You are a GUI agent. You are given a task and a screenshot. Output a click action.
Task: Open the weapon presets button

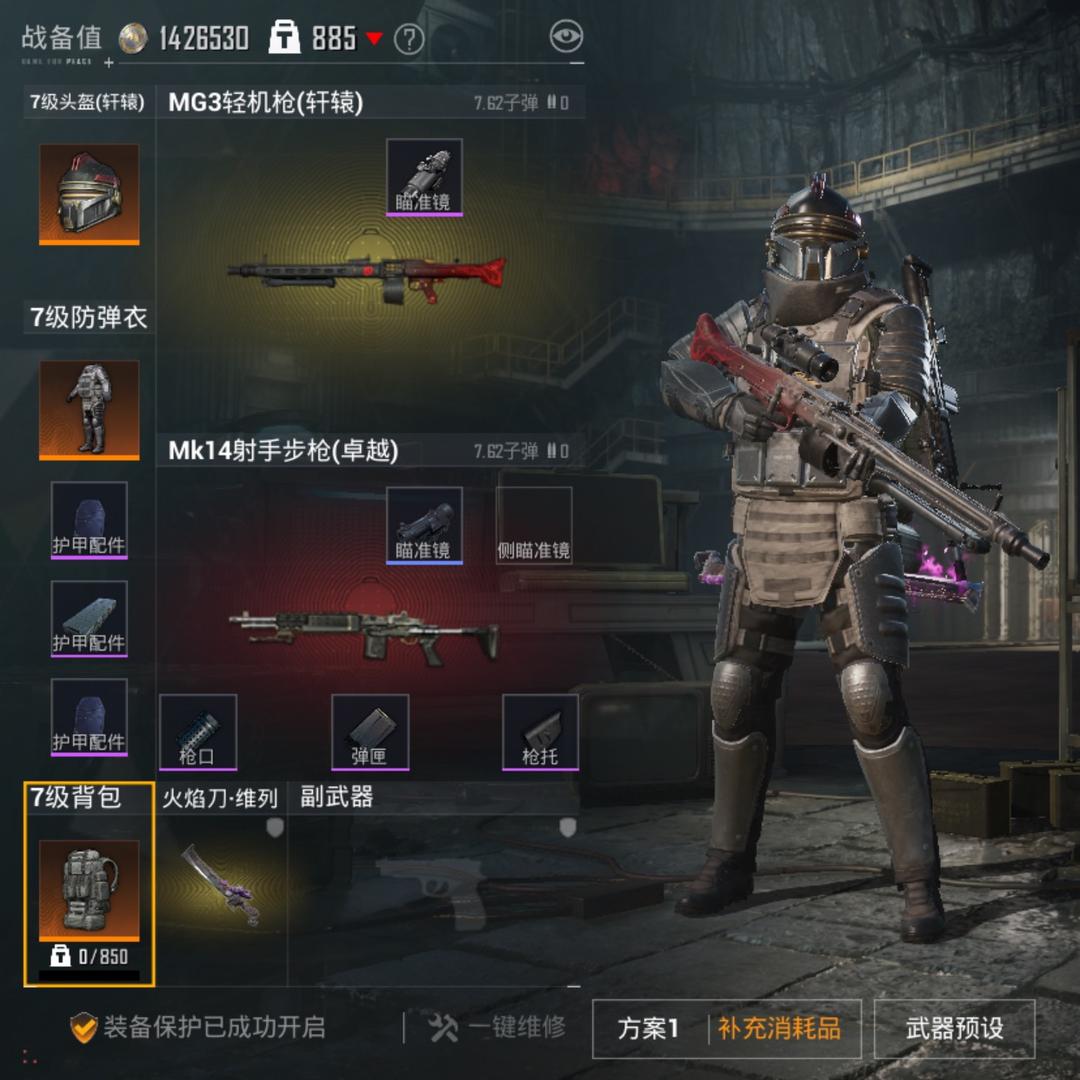(x=954, y=1028)
